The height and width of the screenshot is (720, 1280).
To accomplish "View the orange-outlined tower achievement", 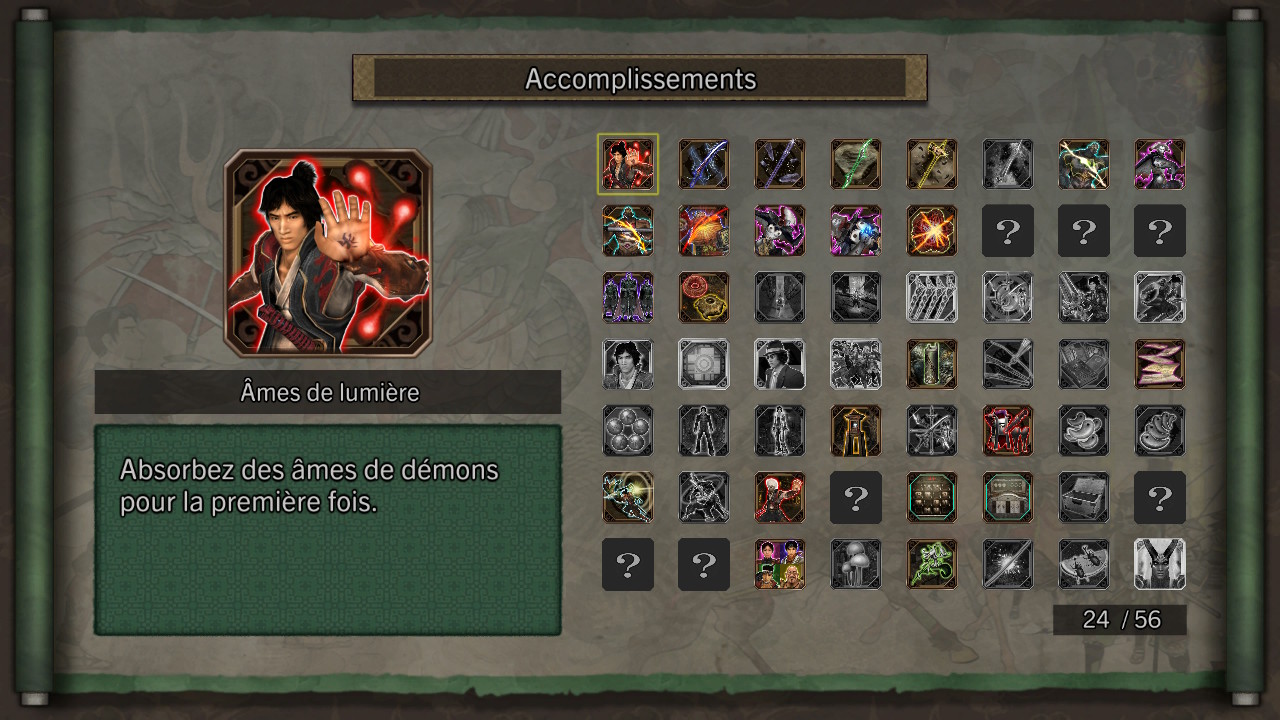I will point(856,431).
